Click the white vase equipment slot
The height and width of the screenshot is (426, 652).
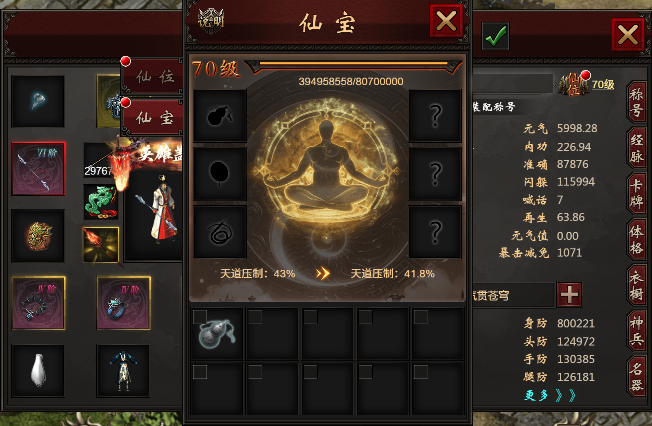pos(38,371)
